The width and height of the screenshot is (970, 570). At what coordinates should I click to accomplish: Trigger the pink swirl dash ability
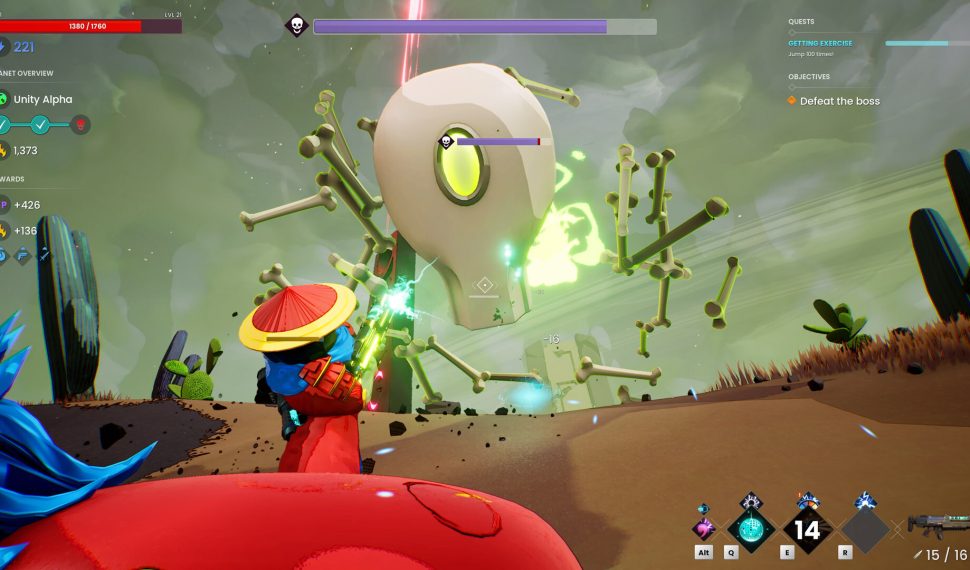(x=705, y=527)
